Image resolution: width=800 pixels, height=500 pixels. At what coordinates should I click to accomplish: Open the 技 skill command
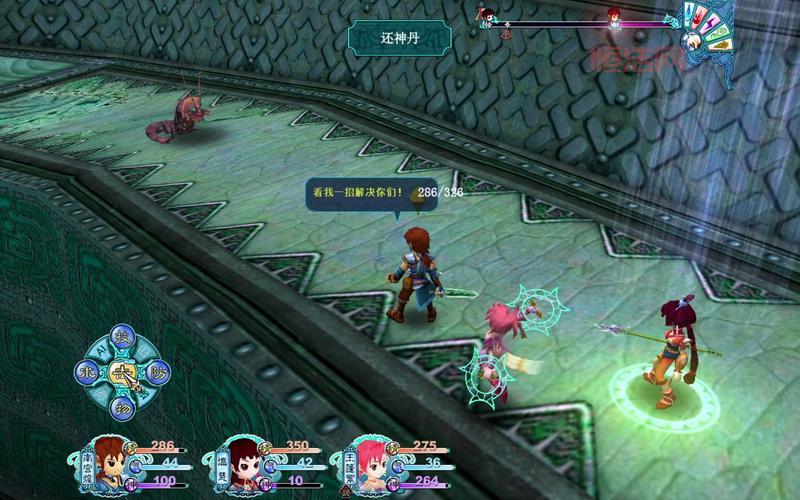click(x=123, y=337)
